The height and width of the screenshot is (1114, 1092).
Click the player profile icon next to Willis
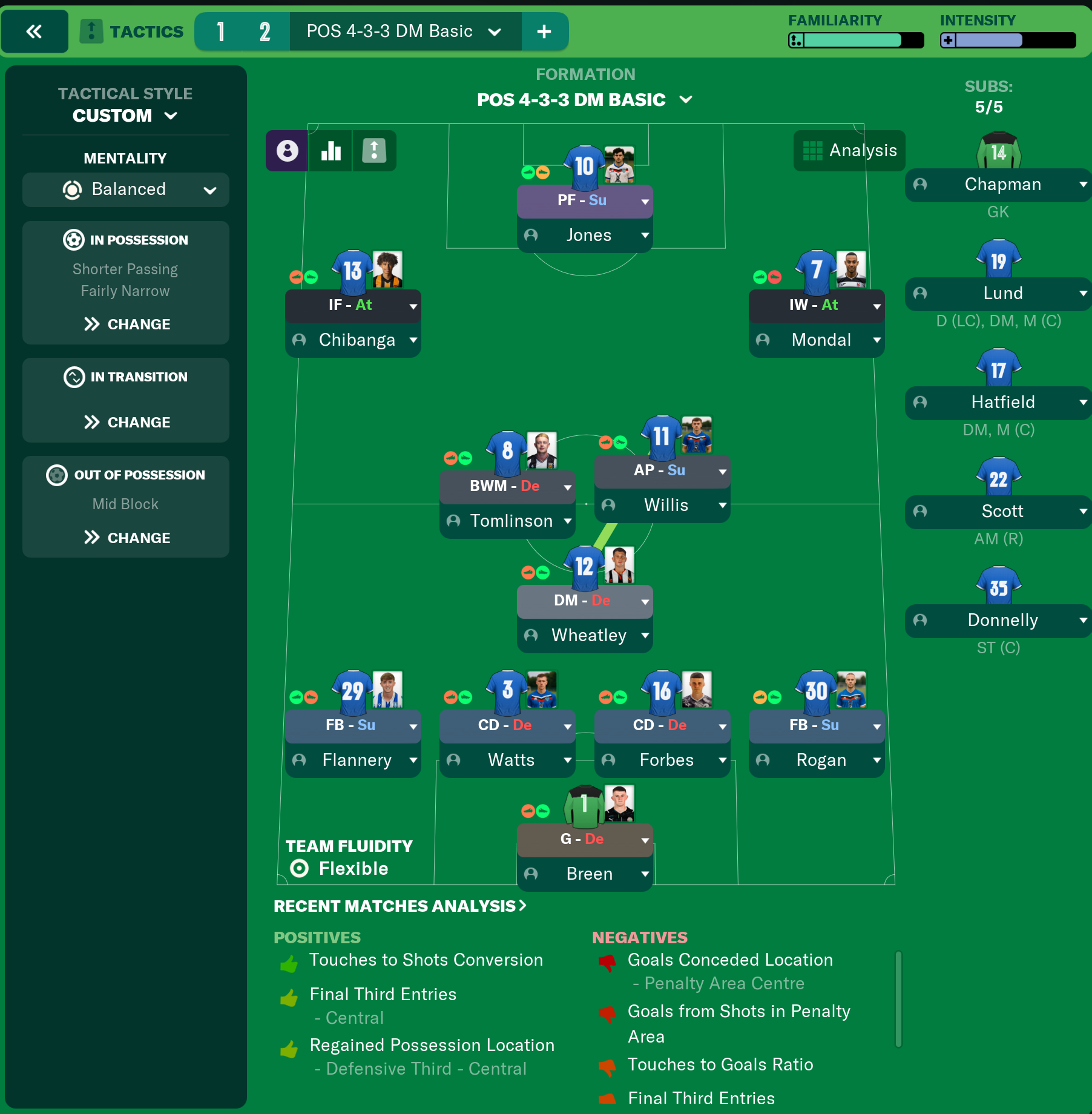click(608, 505)
